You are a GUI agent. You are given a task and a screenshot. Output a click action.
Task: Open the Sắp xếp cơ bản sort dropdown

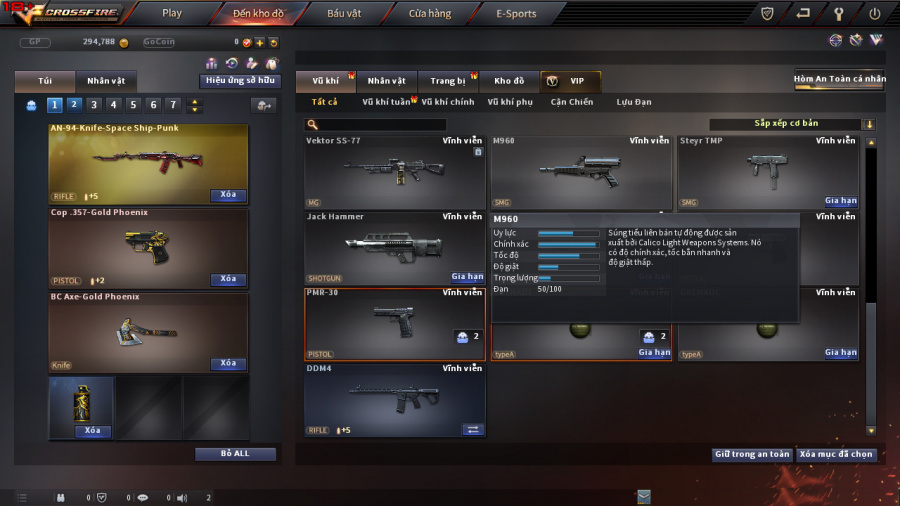[x=792, y=124]
